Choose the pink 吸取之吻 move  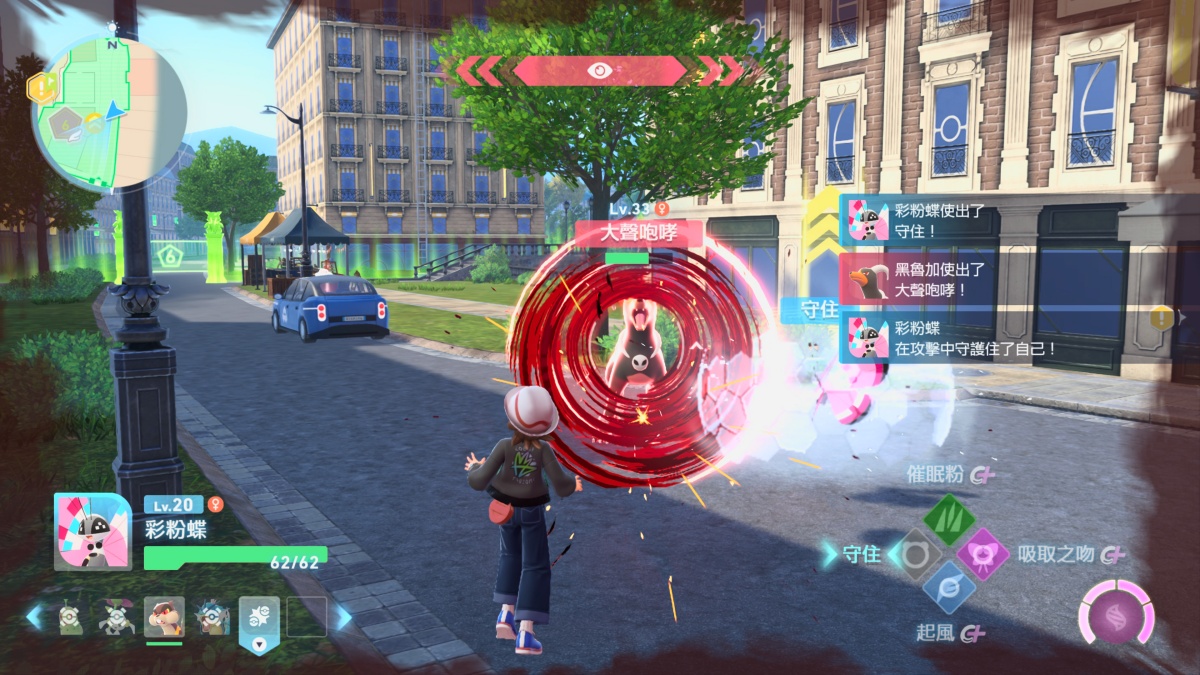point(983,554)
